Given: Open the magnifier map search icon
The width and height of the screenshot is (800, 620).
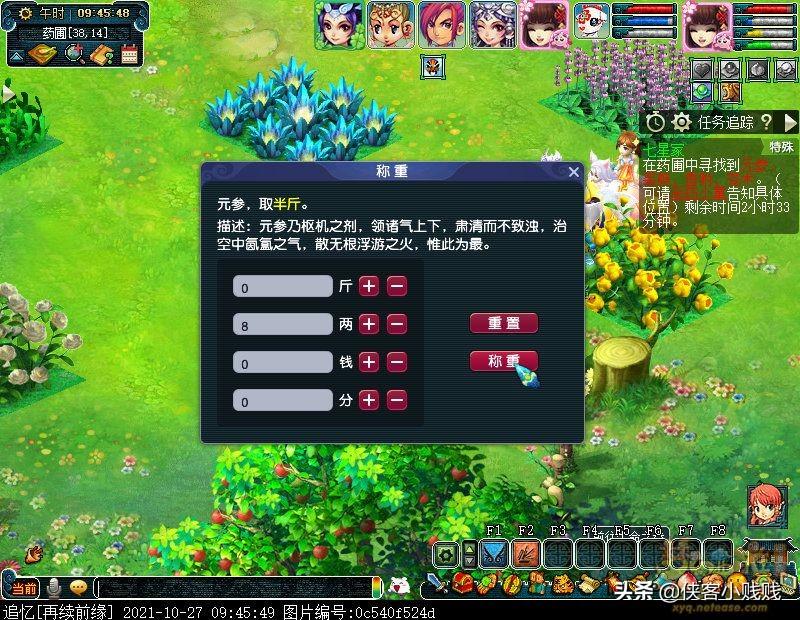Looking at the screenshot, I should click(x=73, y=55).
